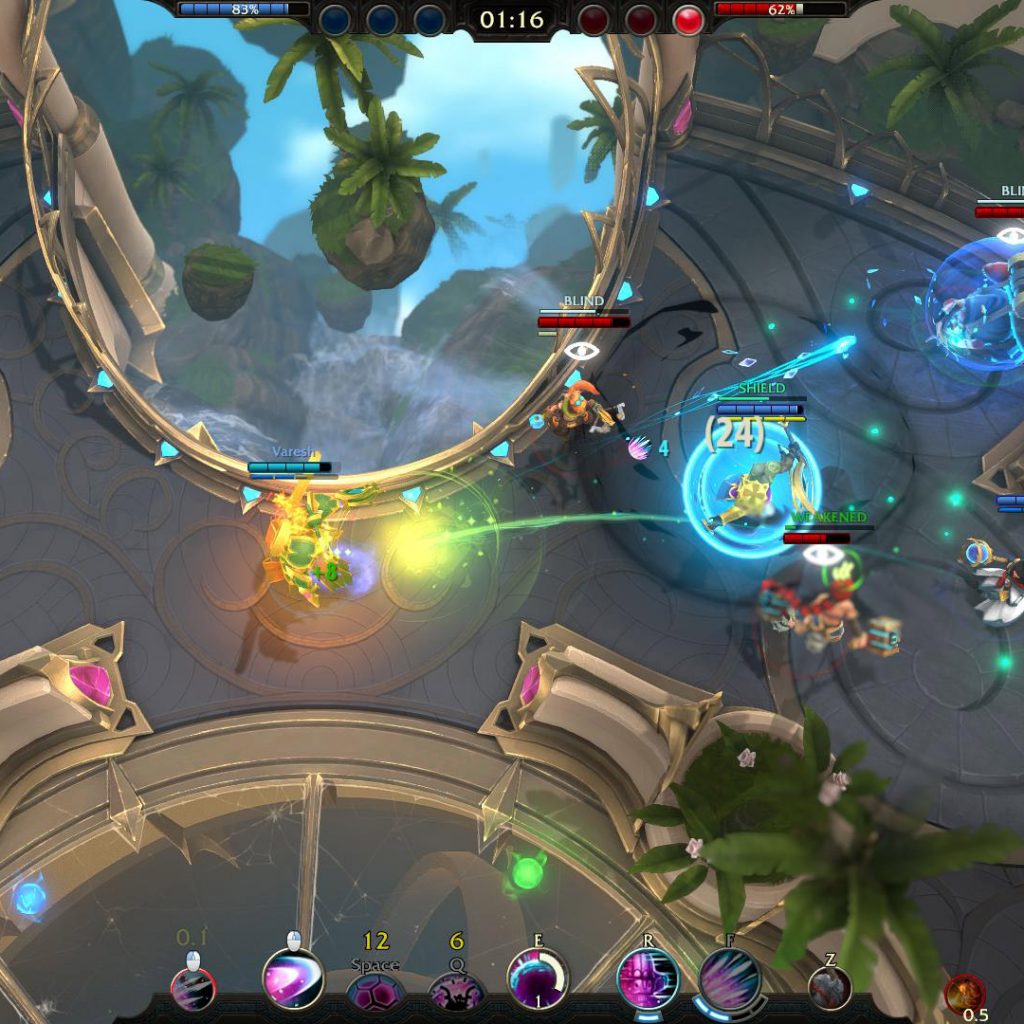Screen dimensions: 1024x1024
Task: Click the orange fiery icon showing 0.5
Action: pyautogui.click(x=964, y=993)
